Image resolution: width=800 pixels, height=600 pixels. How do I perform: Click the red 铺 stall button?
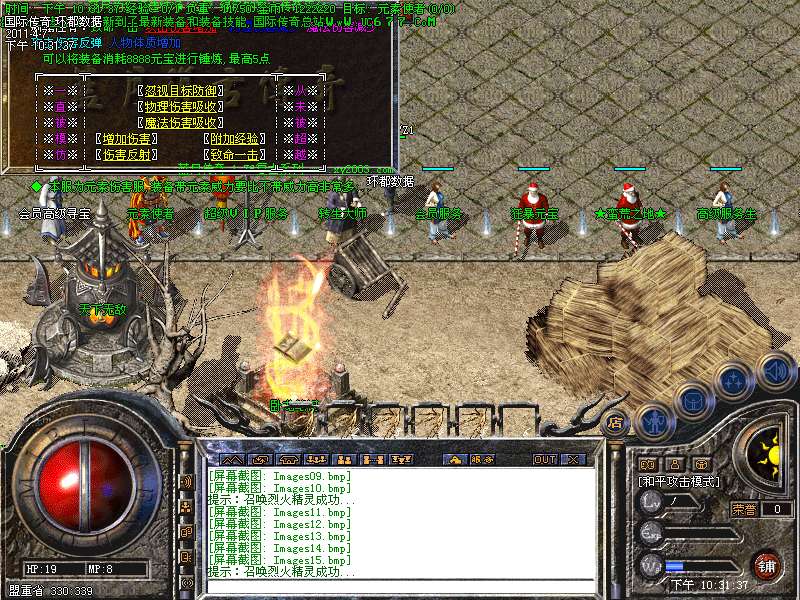766,565
